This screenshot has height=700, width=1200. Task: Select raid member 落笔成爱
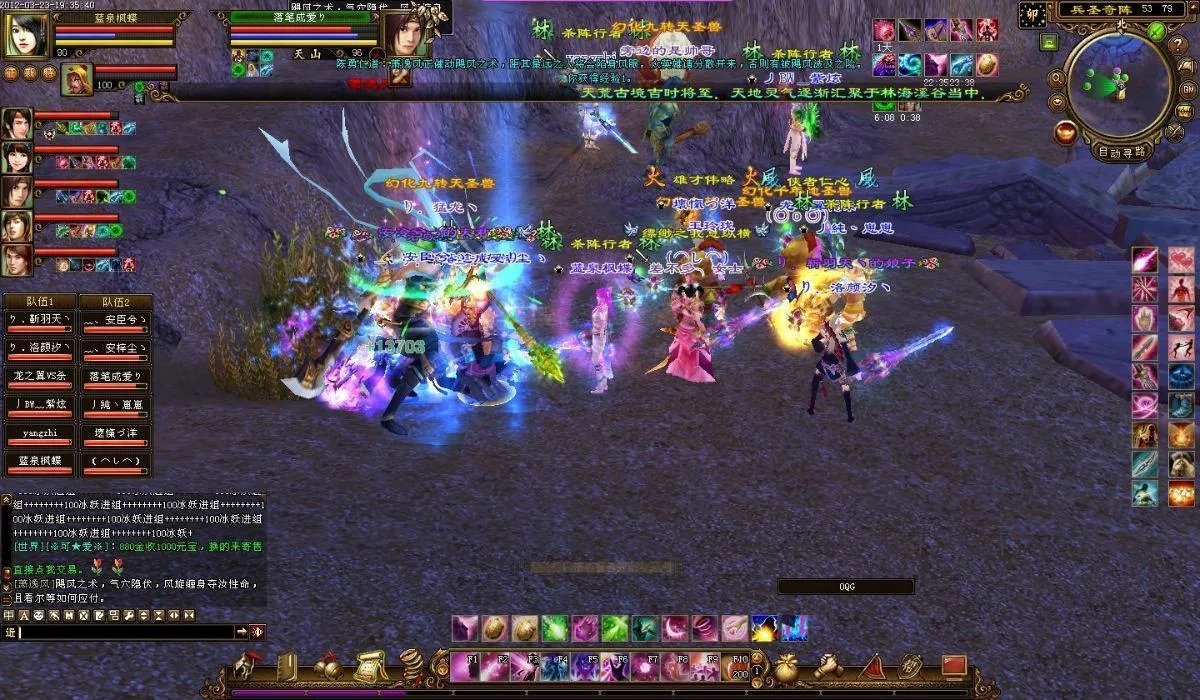(x=115, y=377)
